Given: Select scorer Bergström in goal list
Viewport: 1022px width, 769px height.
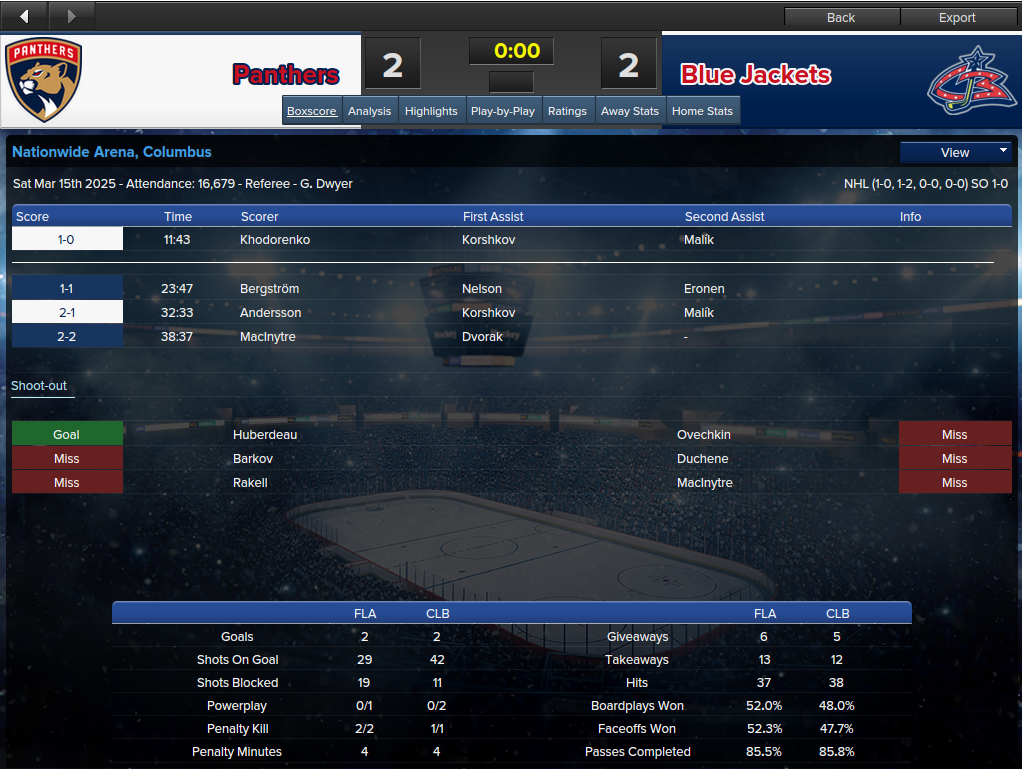Looking at the screenshot, I should point(269,289).
